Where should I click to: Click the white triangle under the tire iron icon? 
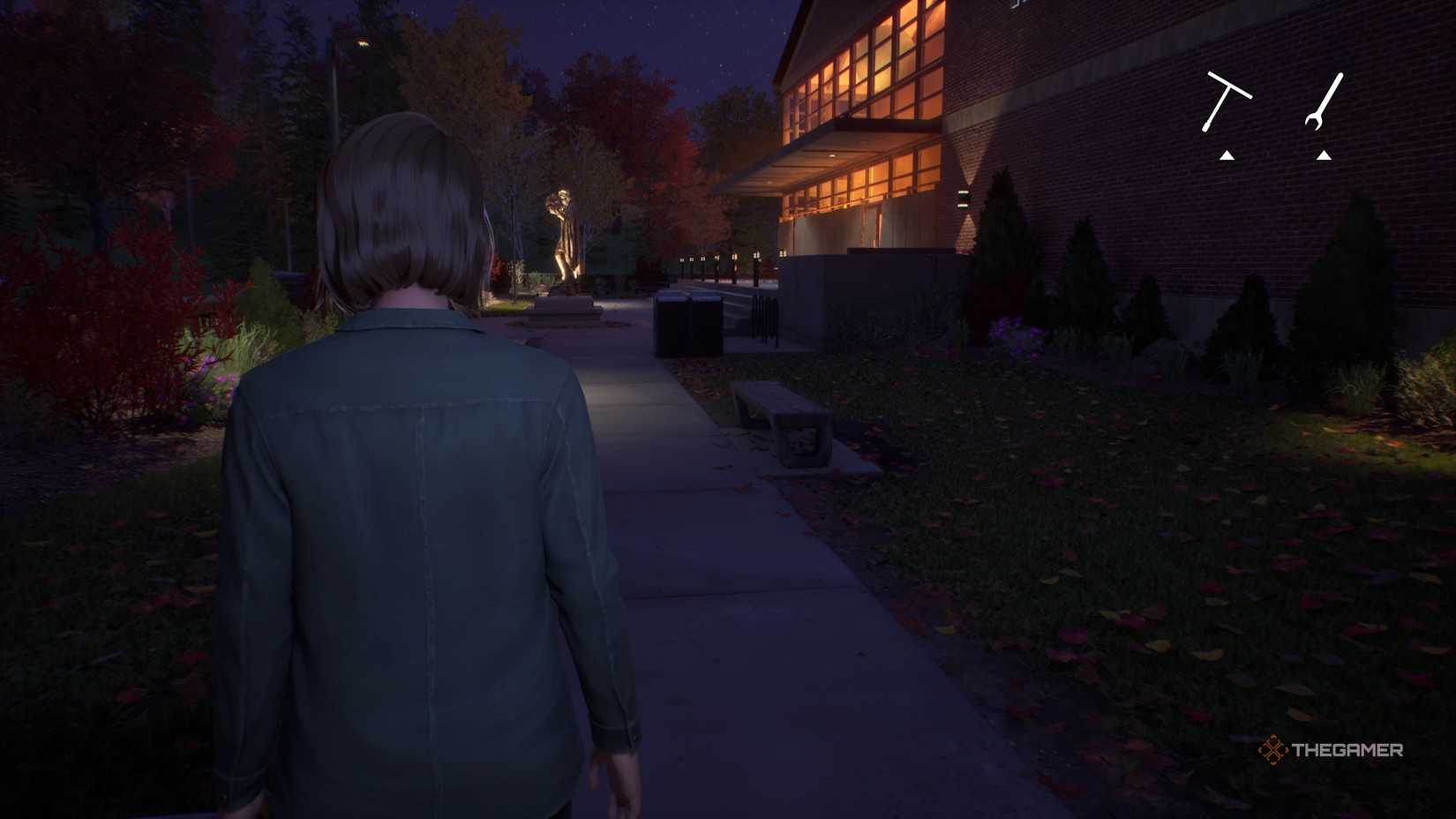(x=1227, y=154)
